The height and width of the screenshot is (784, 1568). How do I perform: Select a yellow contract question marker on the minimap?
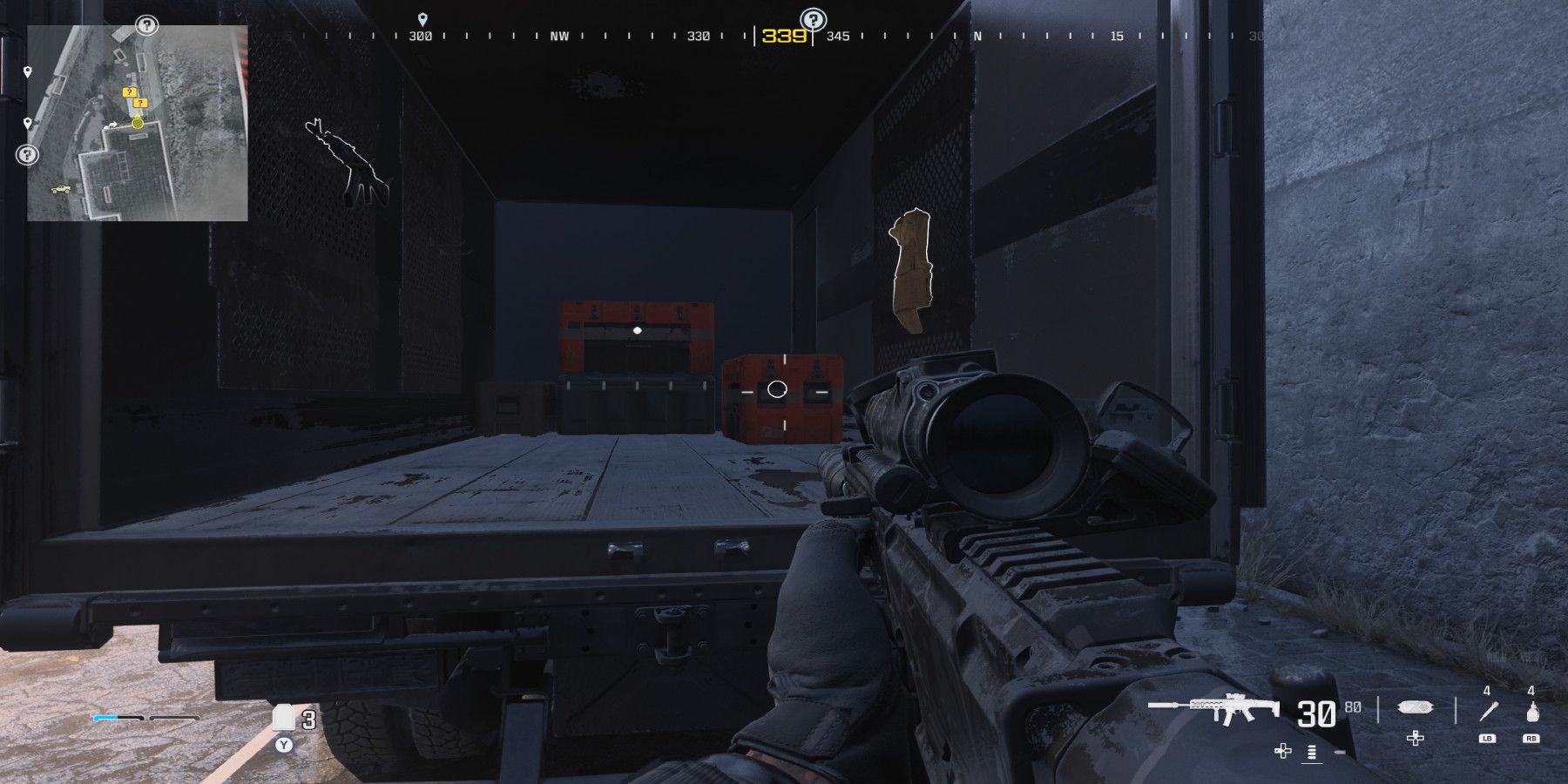tap(129, 91)
